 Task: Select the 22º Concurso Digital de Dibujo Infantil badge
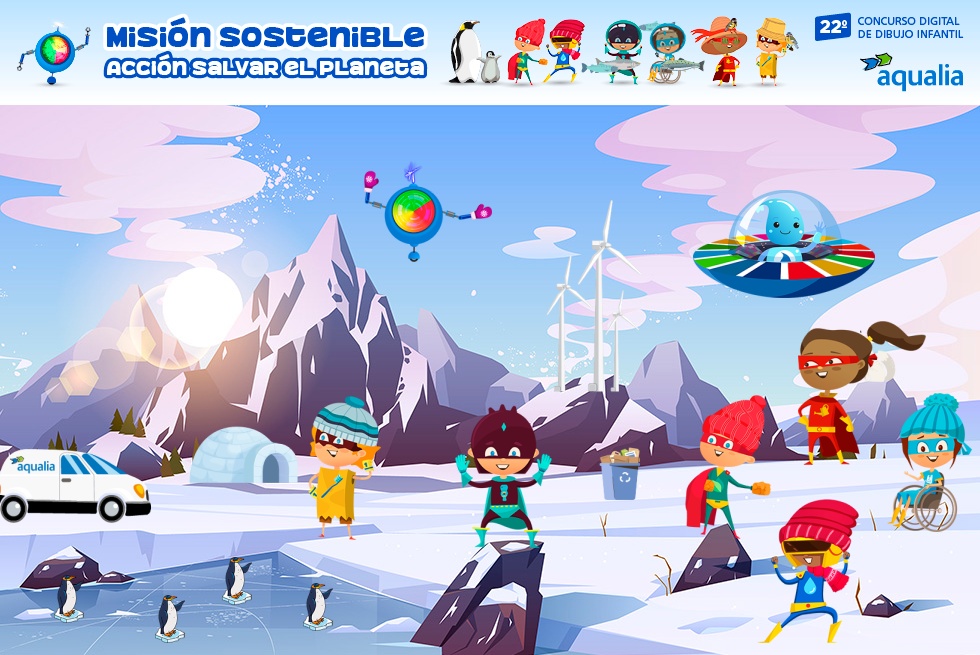[x=889, y=27]
